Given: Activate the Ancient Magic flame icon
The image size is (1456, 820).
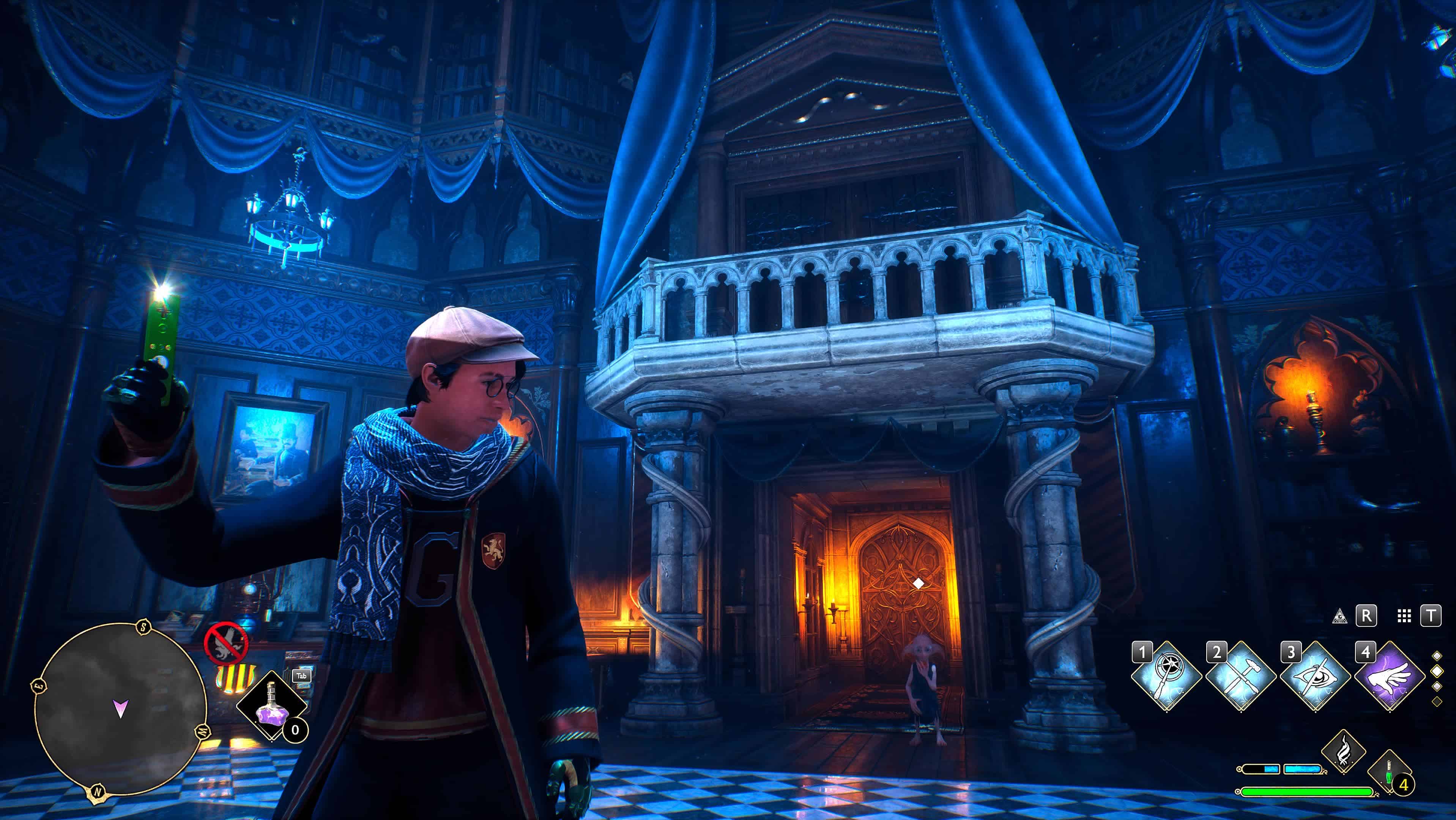Looking at the screenshot, I should click(1344, 751).
